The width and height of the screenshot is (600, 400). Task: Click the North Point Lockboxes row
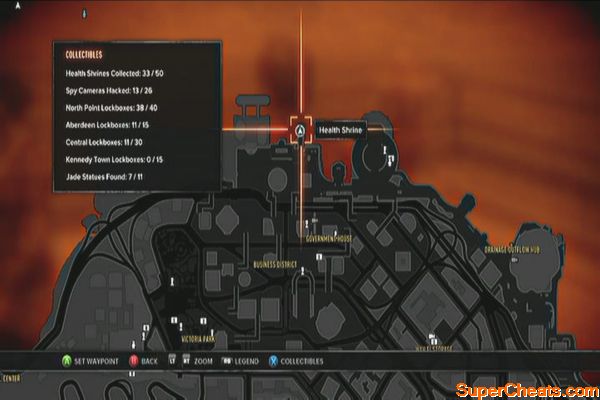tap(123, 108)
